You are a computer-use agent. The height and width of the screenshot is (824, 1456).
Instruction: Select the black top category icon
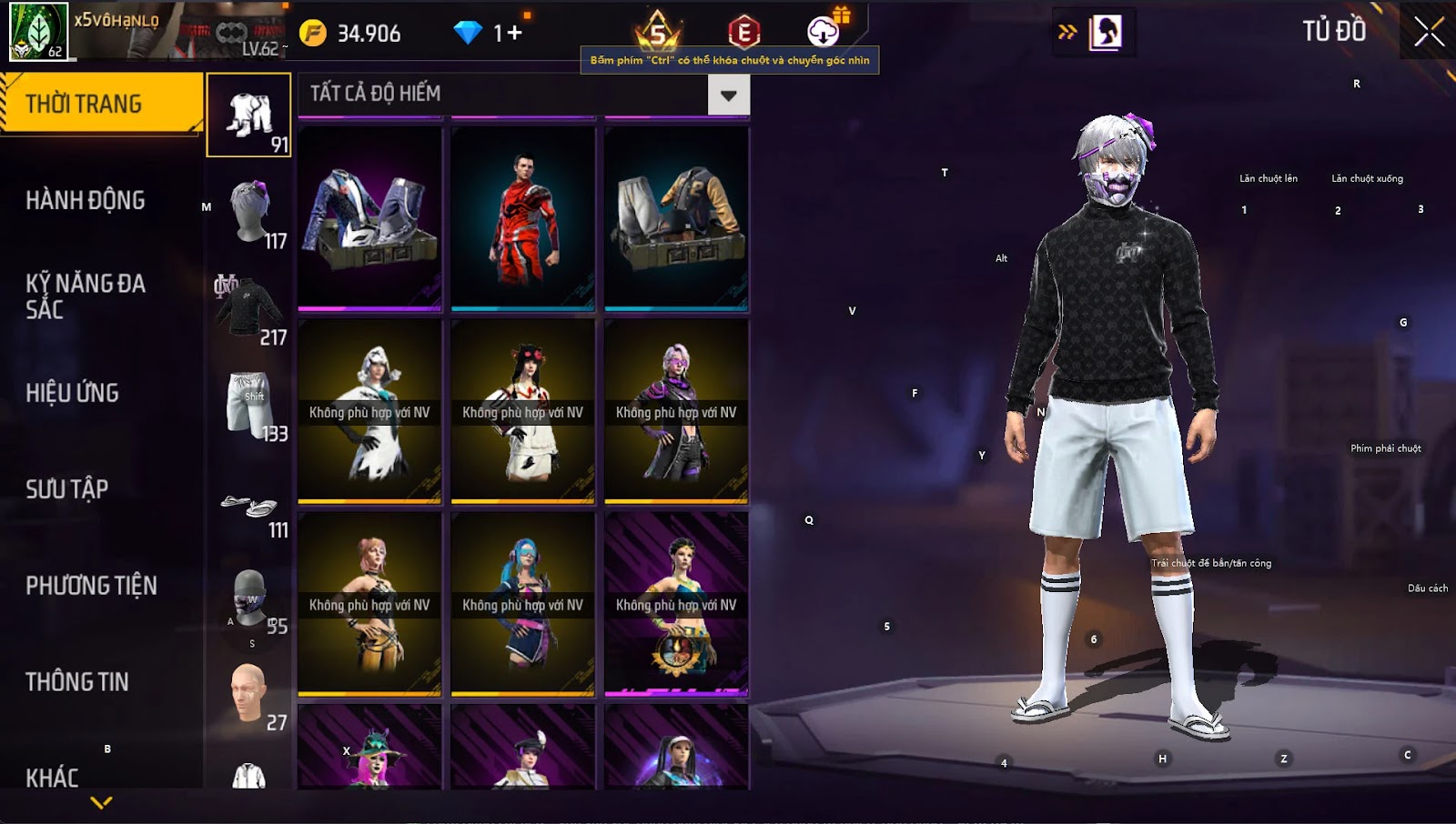(249, 308)
